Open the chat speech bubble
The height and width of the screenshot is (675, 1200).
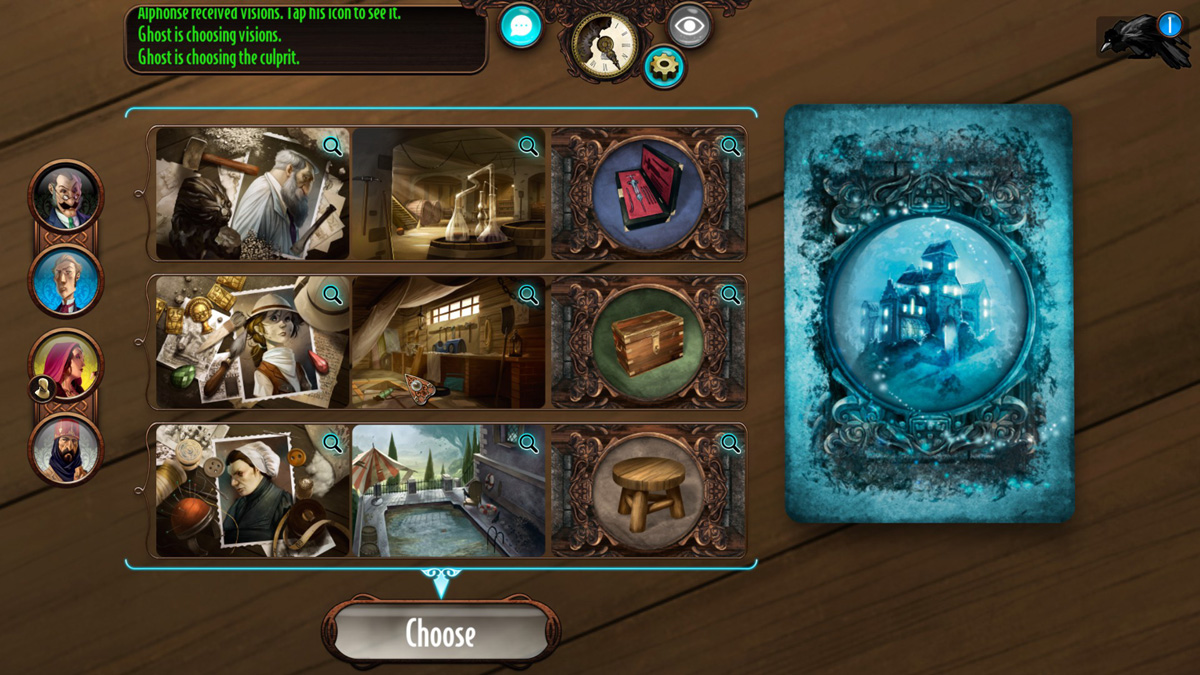(x=520, y=27)
